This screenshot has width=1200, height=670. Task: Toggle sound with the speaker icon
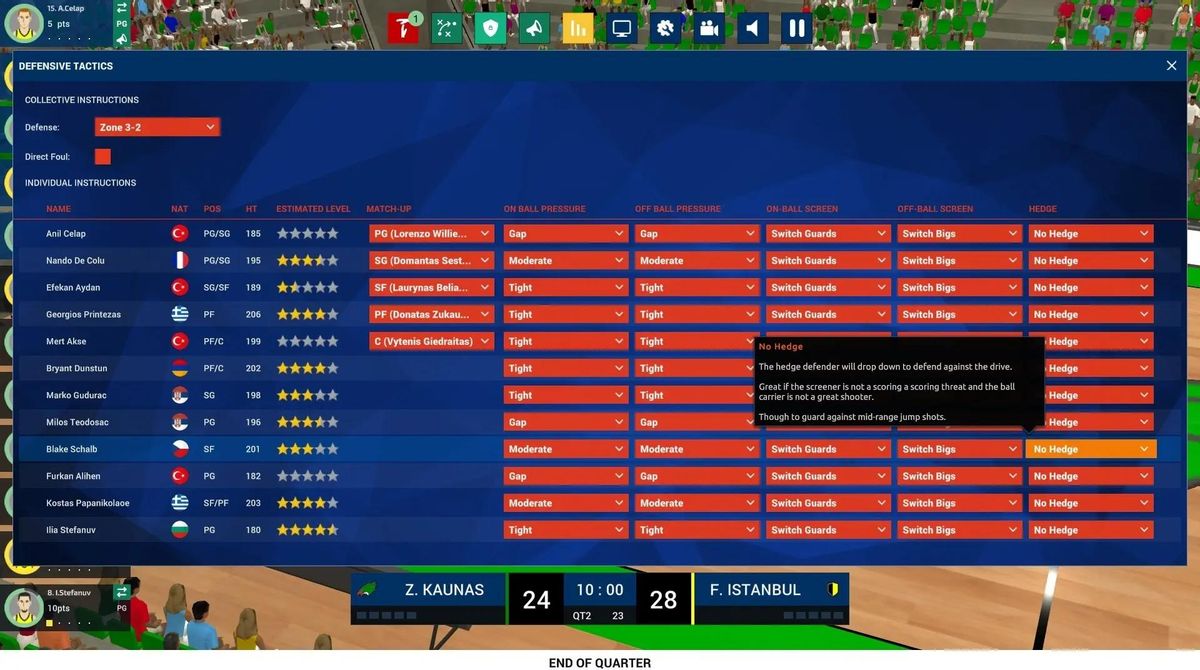(x=753, y=28)
